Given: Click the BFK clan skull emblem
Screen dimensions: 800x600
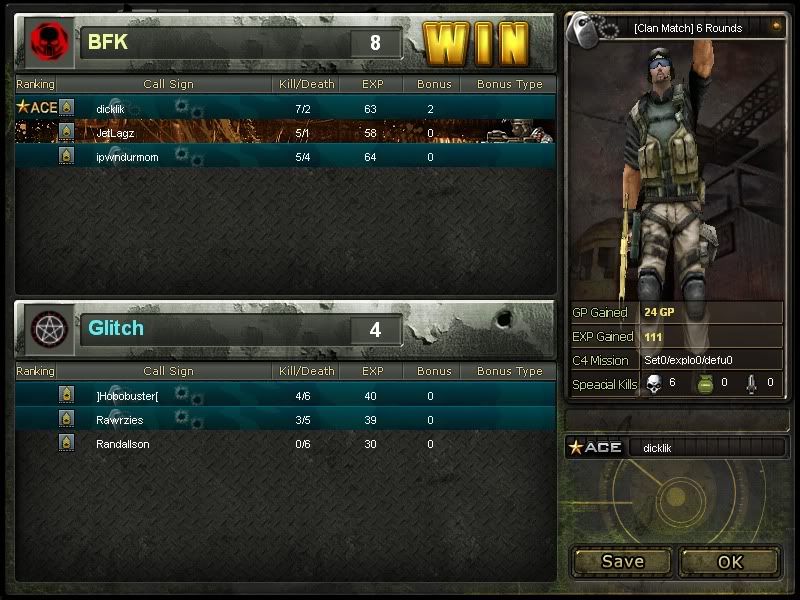Looking at the screenshot, I should click(46, 42).
